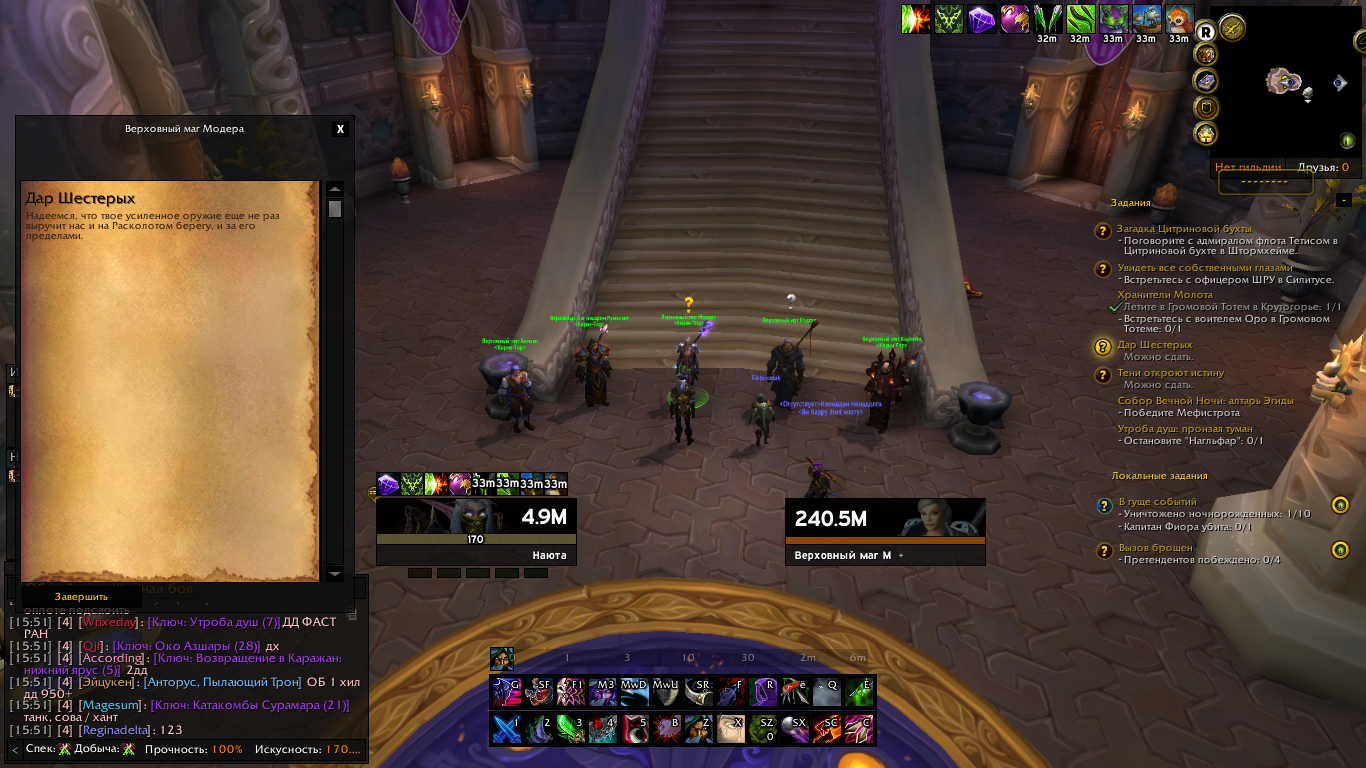Click the scroll-down arrow of the quest text
Viewport: 1366px width, 768px height.
pos(335,573)
